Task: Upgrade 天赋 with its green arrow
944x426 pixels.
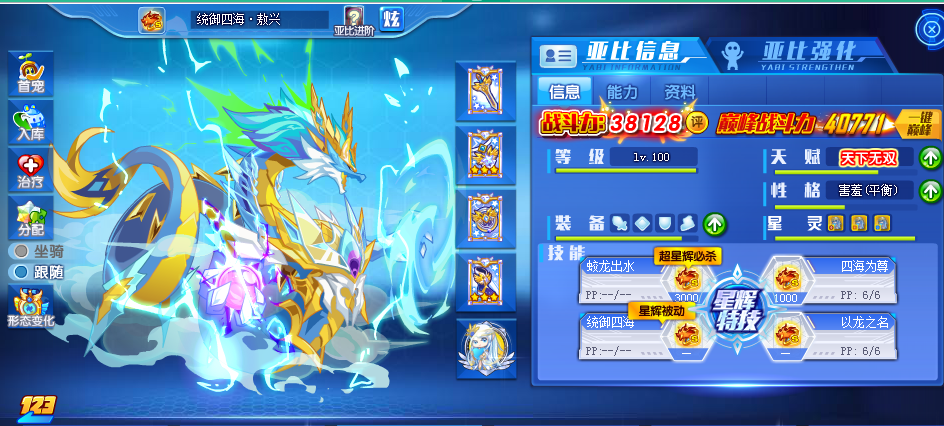Action: [x=930, y=158]
